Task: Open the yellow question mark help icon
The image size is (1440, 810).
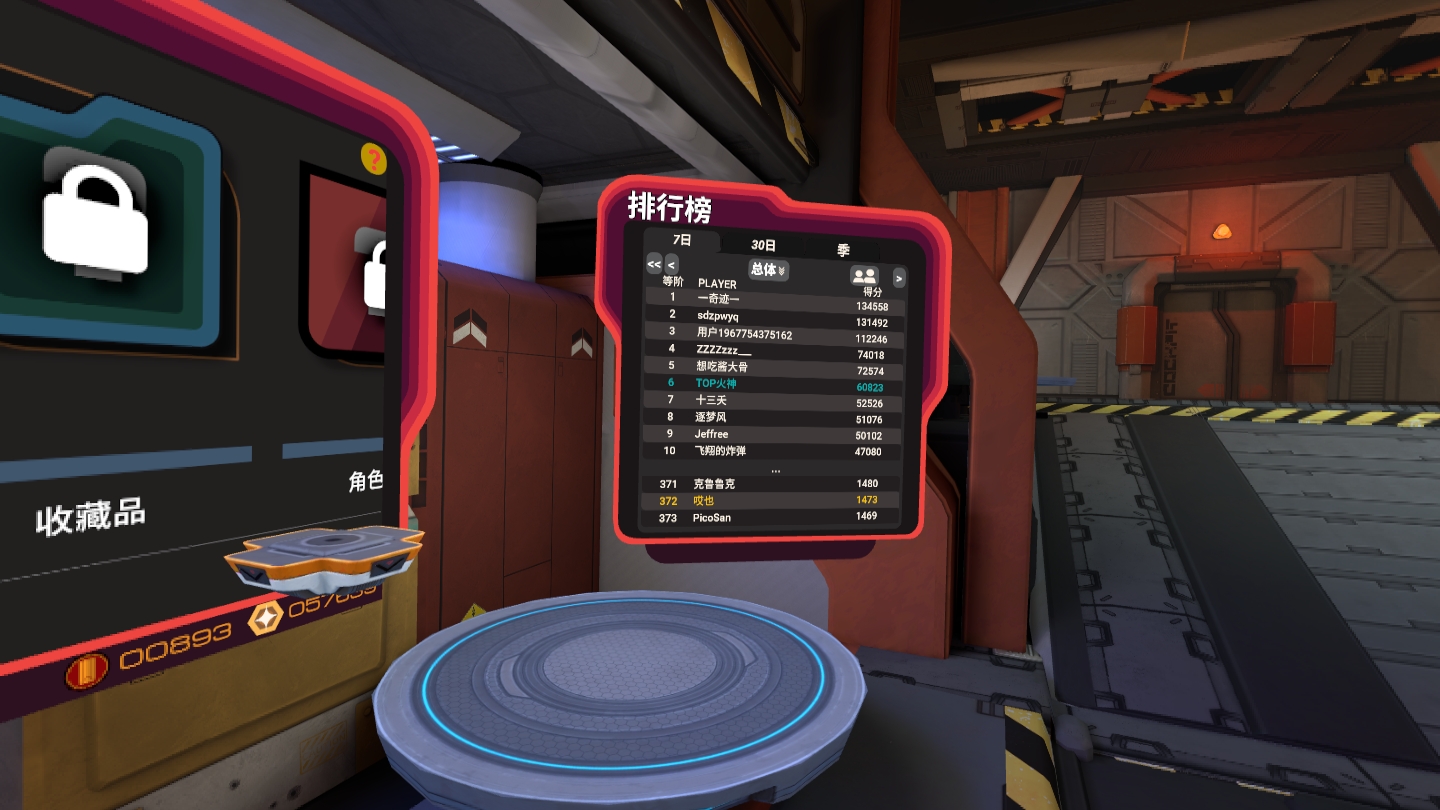Action: click(373, 158)
